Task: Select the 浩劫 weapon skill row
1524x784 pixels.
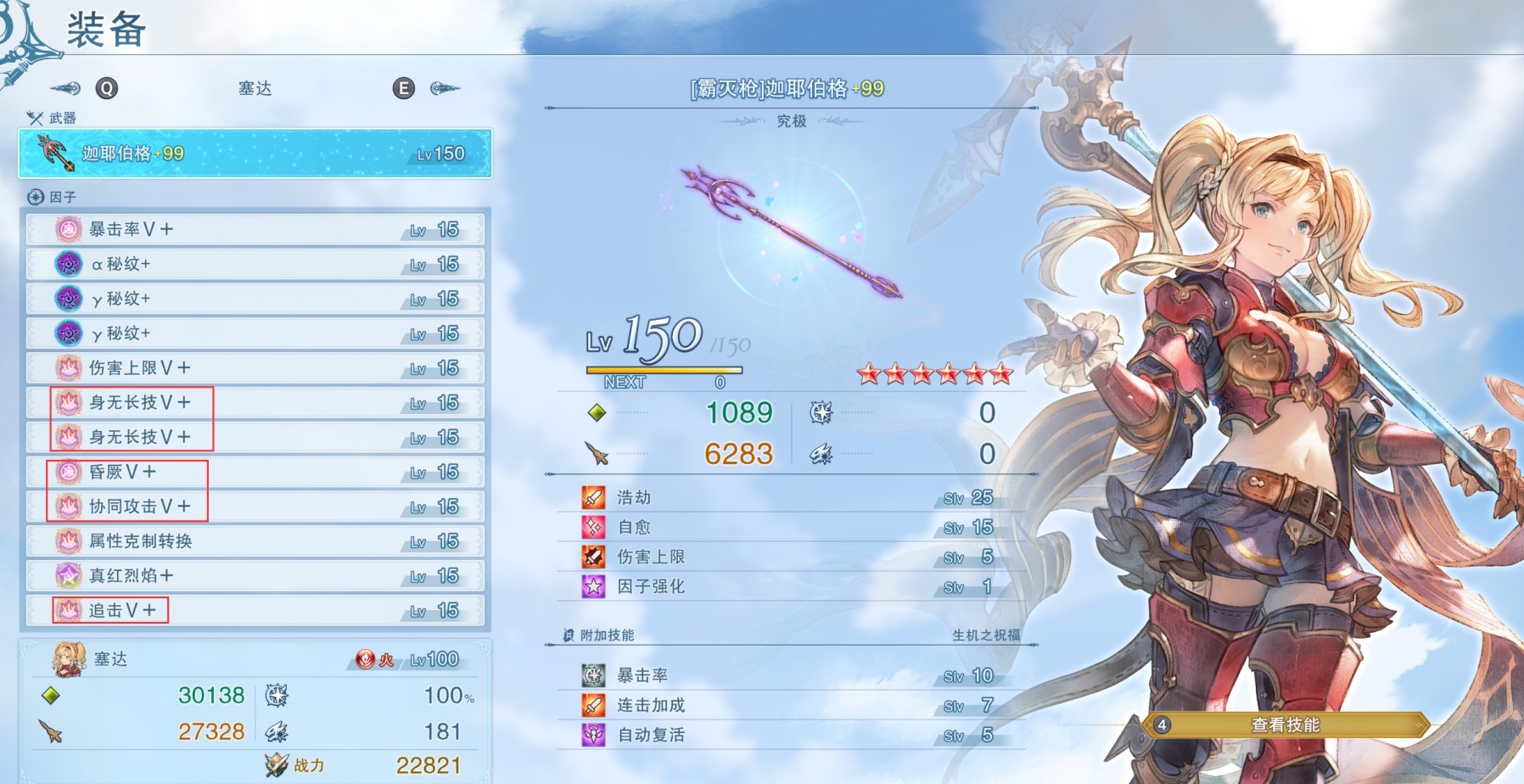Action: pyautogui.click(x=789, y=497)
